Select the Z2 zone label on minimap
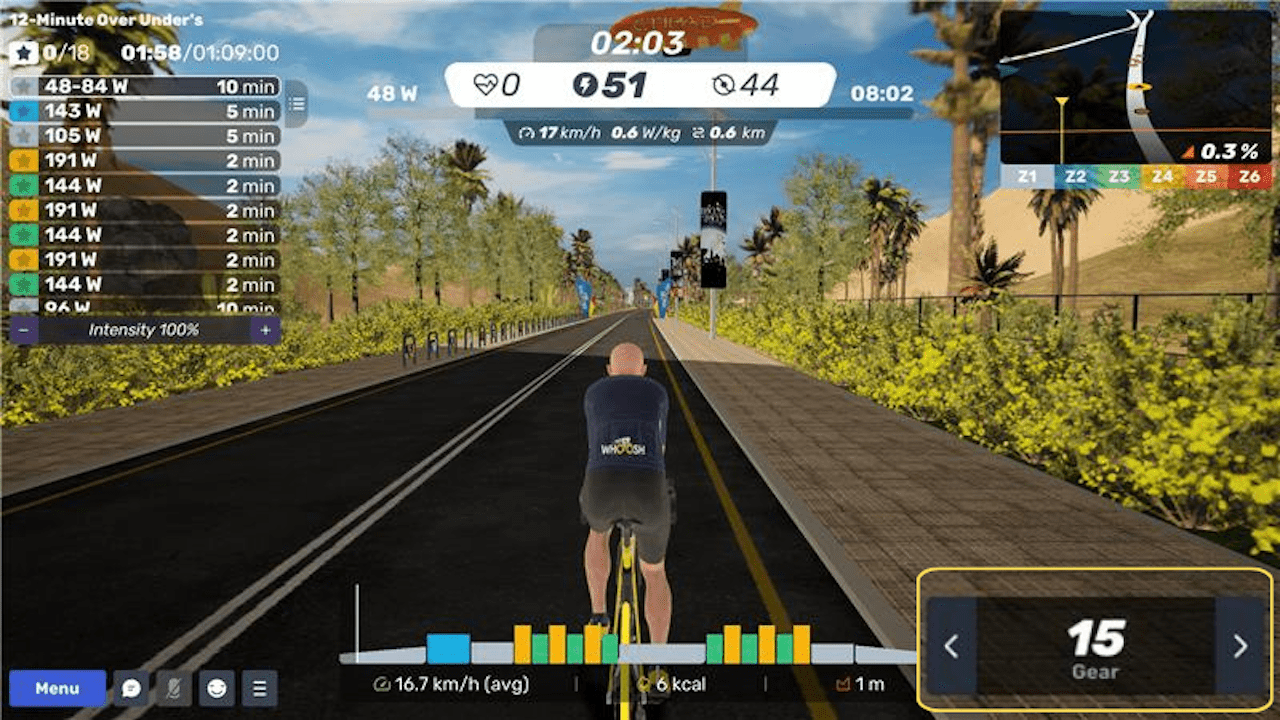Viewport: 1280px width, 720px height. coord(1077,176)
